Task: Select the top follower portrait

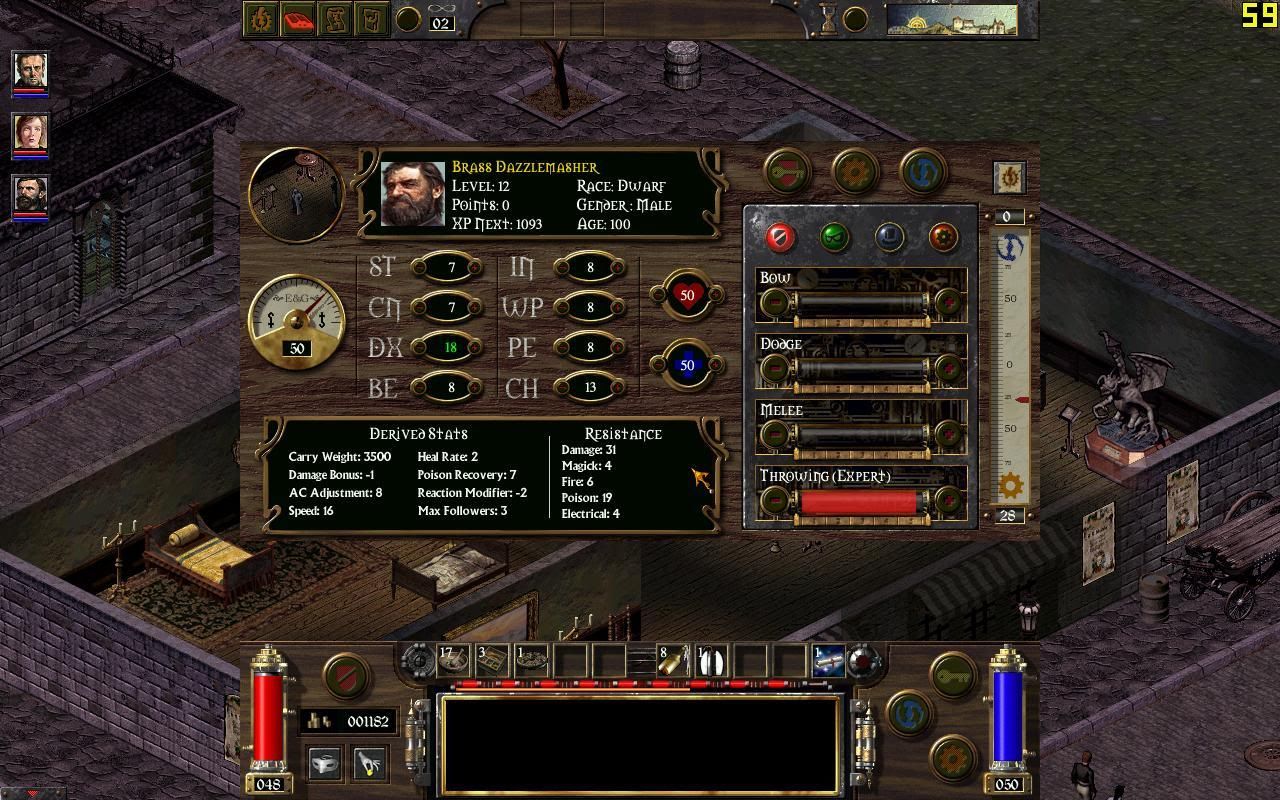Action: click(30, 71)
